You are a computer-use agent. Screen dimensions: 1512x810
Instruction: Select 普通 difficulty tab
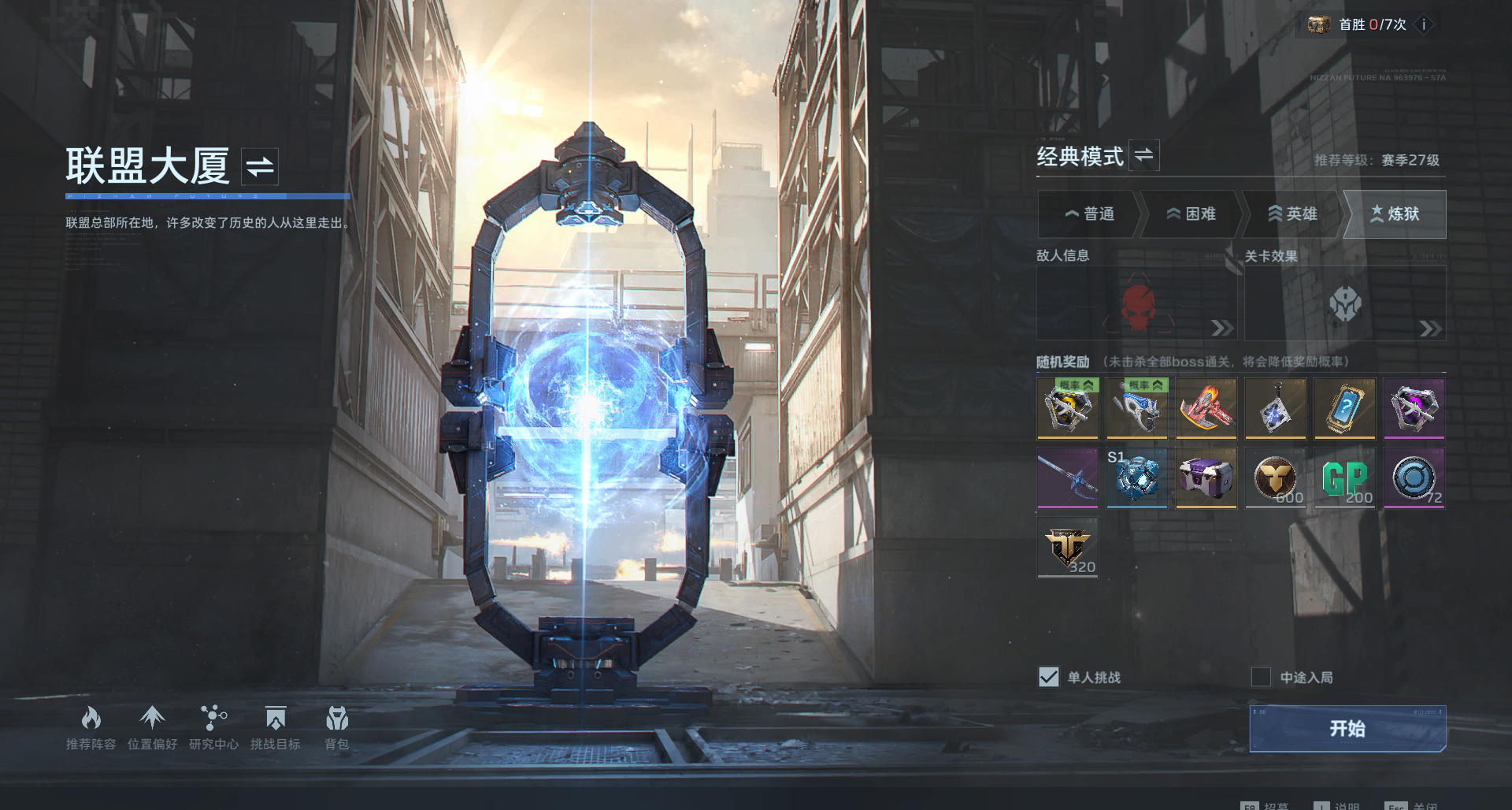point(1089,214)
